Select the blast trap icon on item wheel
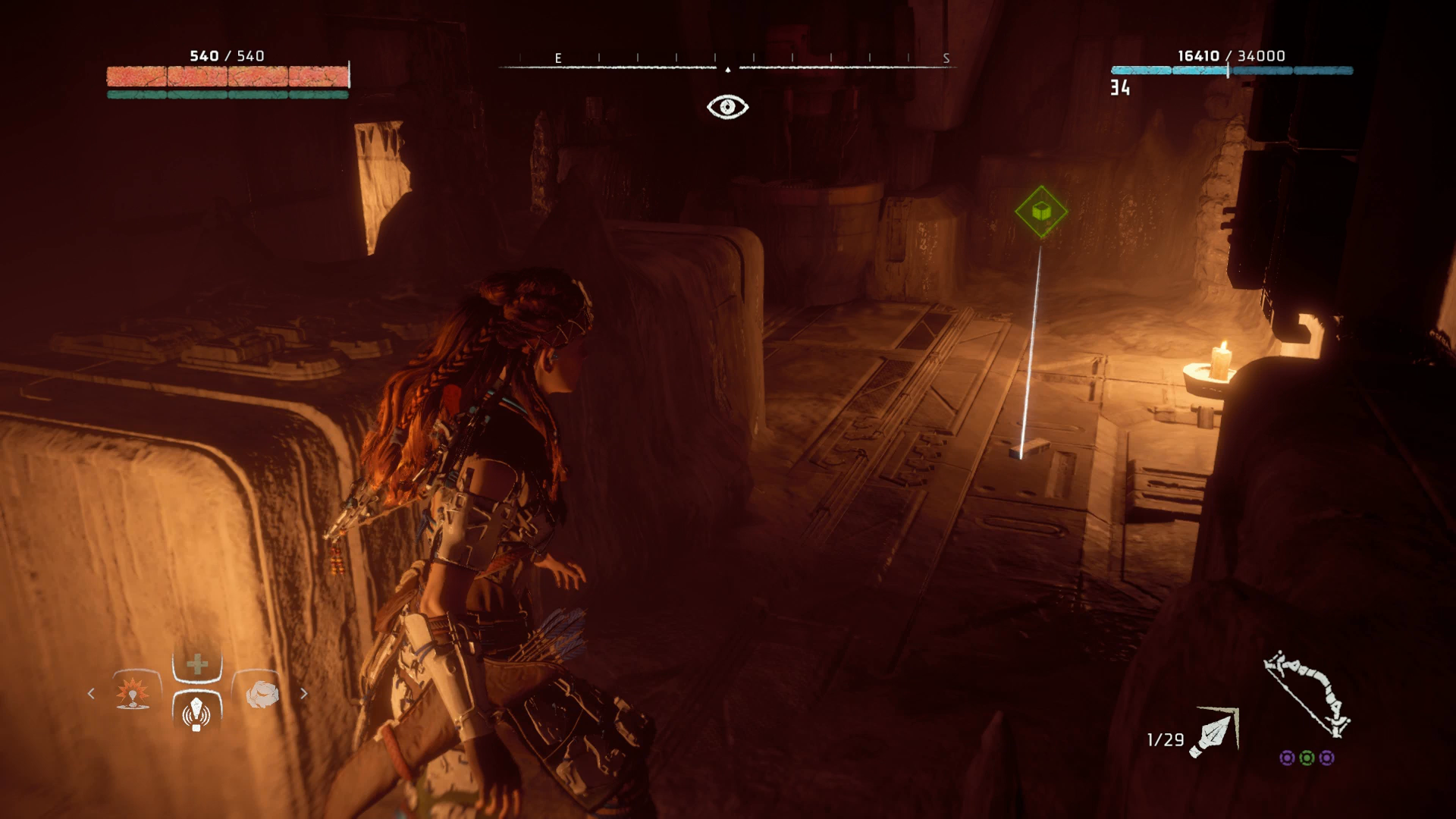 pos(132,693)
